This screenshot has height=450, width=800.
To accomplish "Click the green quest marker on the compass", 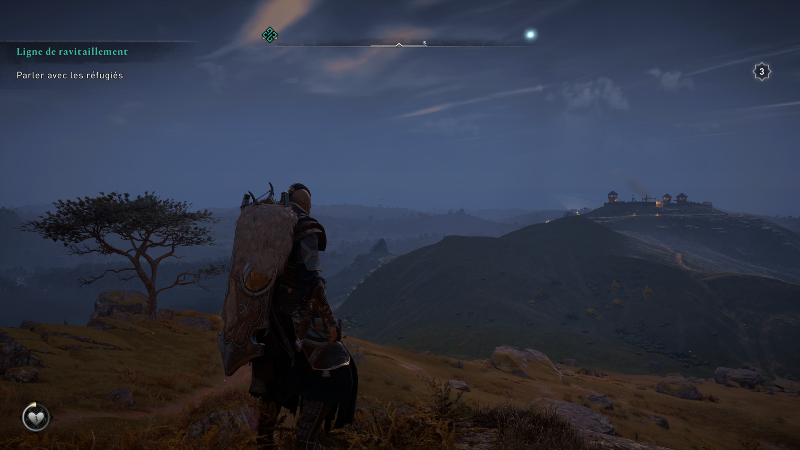I will tap(269, 36).
